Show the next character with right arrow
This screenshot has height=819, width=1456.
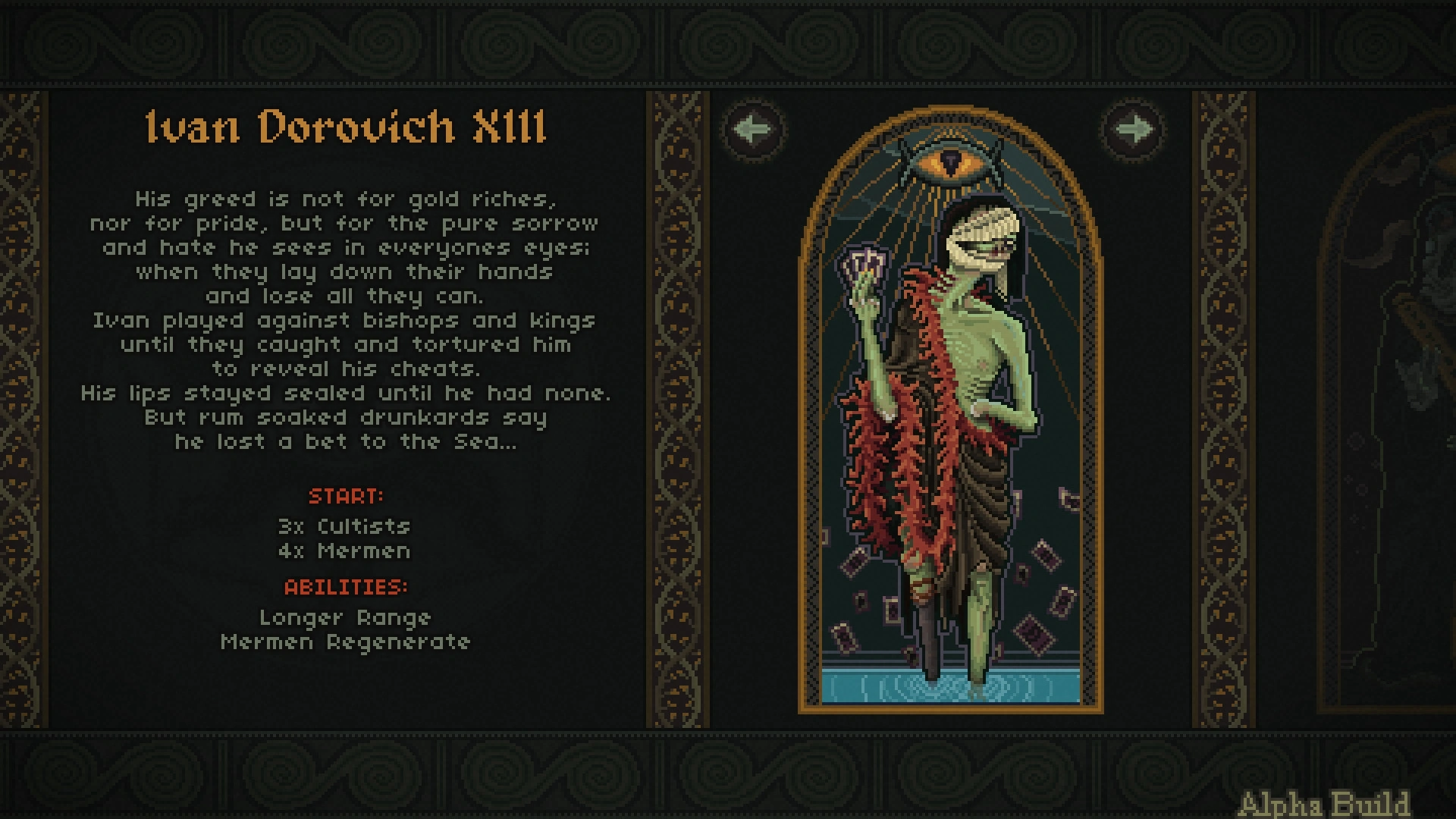pos(1134,129)
